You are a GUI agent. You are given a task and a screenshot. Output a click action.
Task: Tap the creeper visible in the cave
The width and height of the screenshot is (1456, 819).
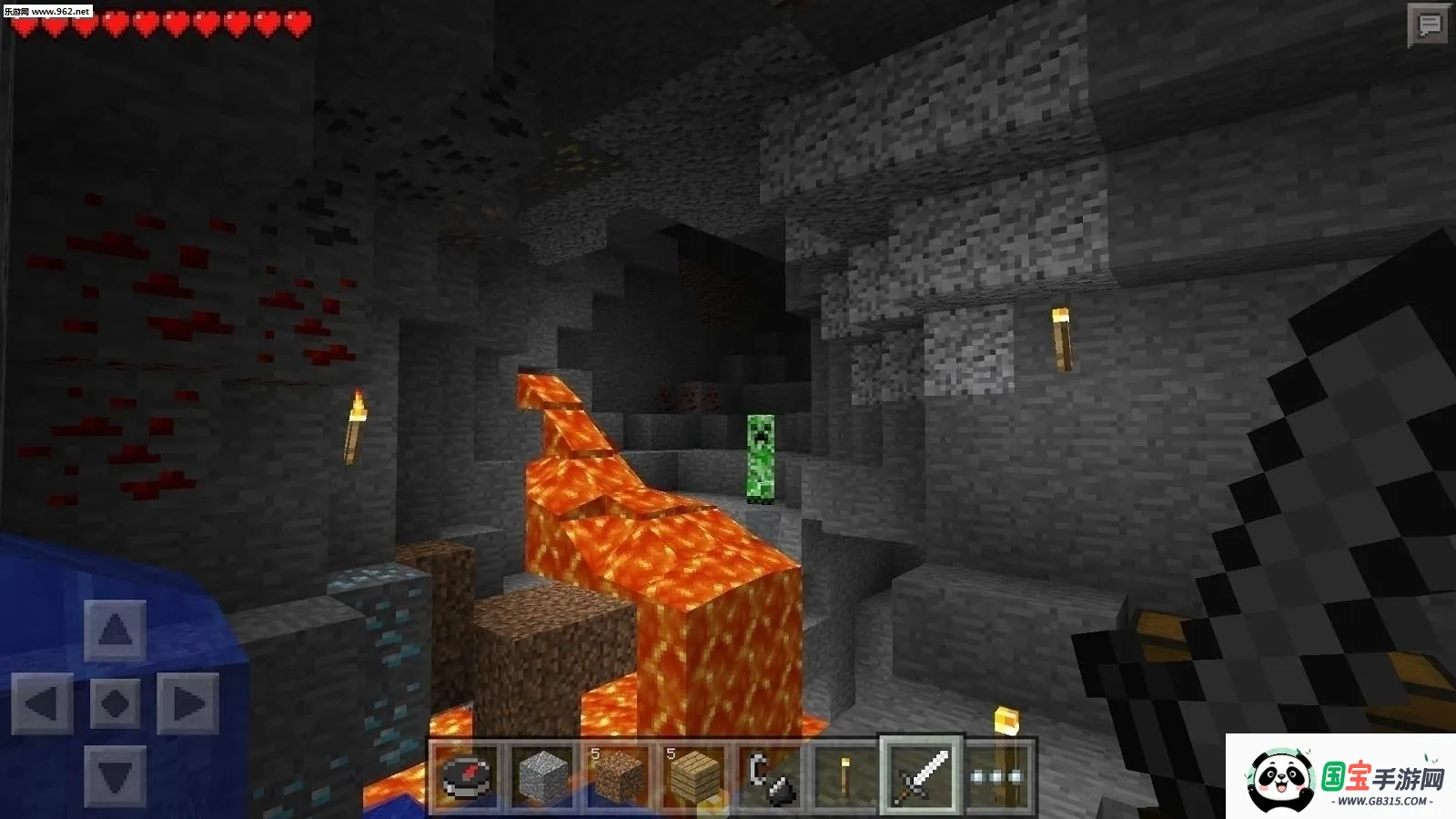[763, 458]
